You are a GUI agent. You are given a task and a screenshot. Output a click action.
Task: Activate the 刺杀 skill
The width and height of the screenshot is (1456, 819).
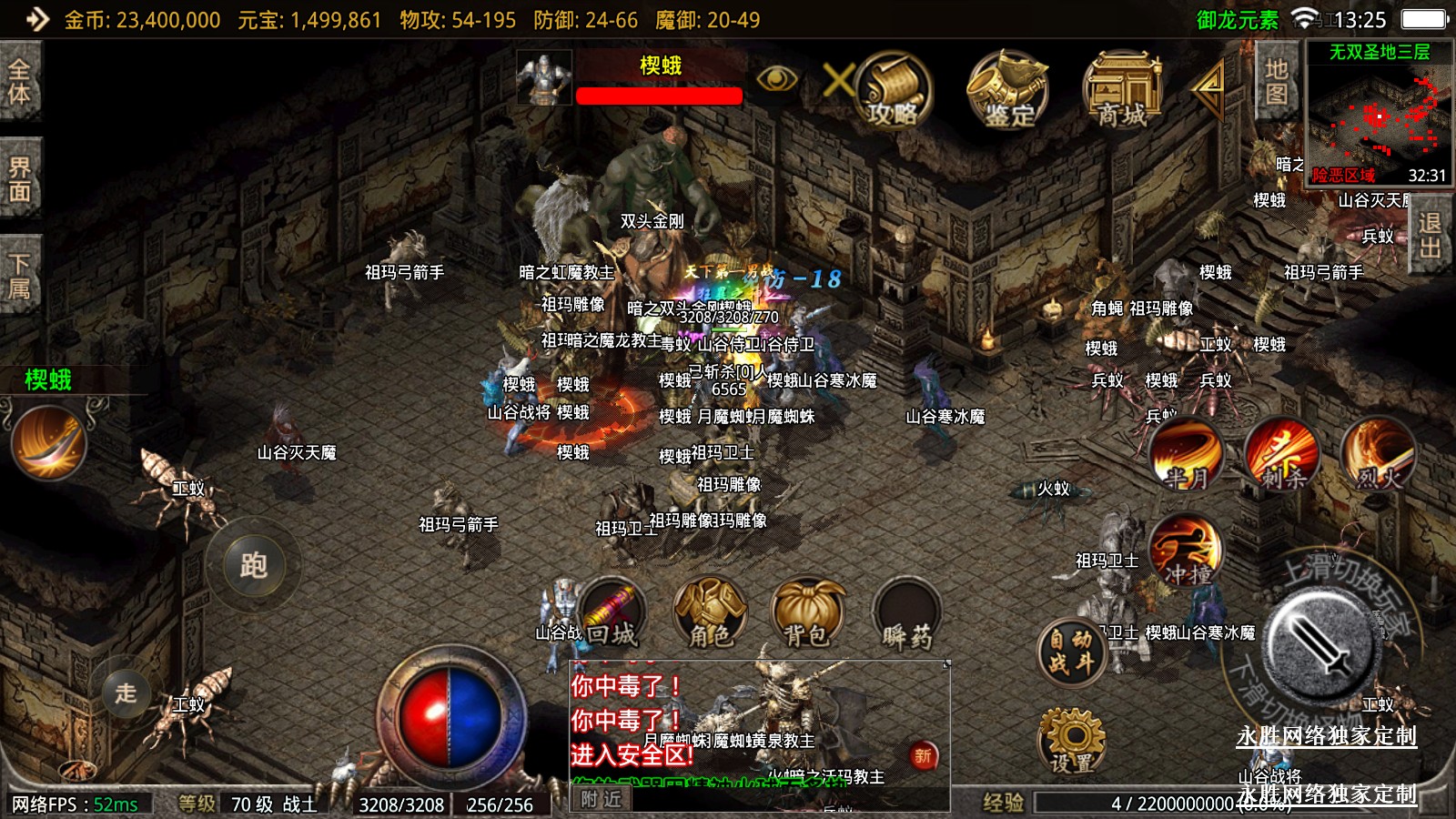click(1281, 453)
